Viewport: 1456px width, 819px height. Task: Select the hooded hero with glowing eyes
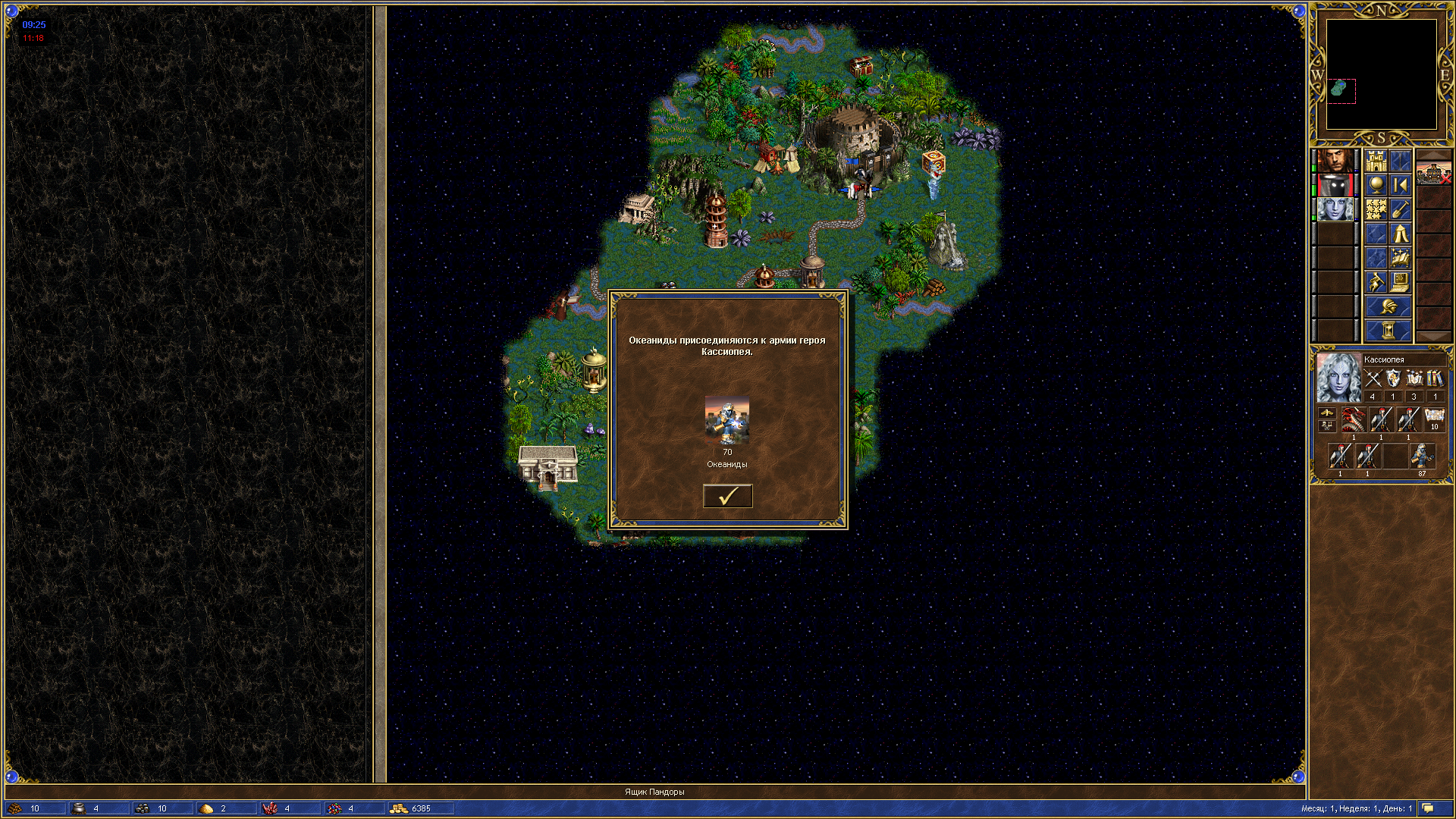[x=1335, y=185]
